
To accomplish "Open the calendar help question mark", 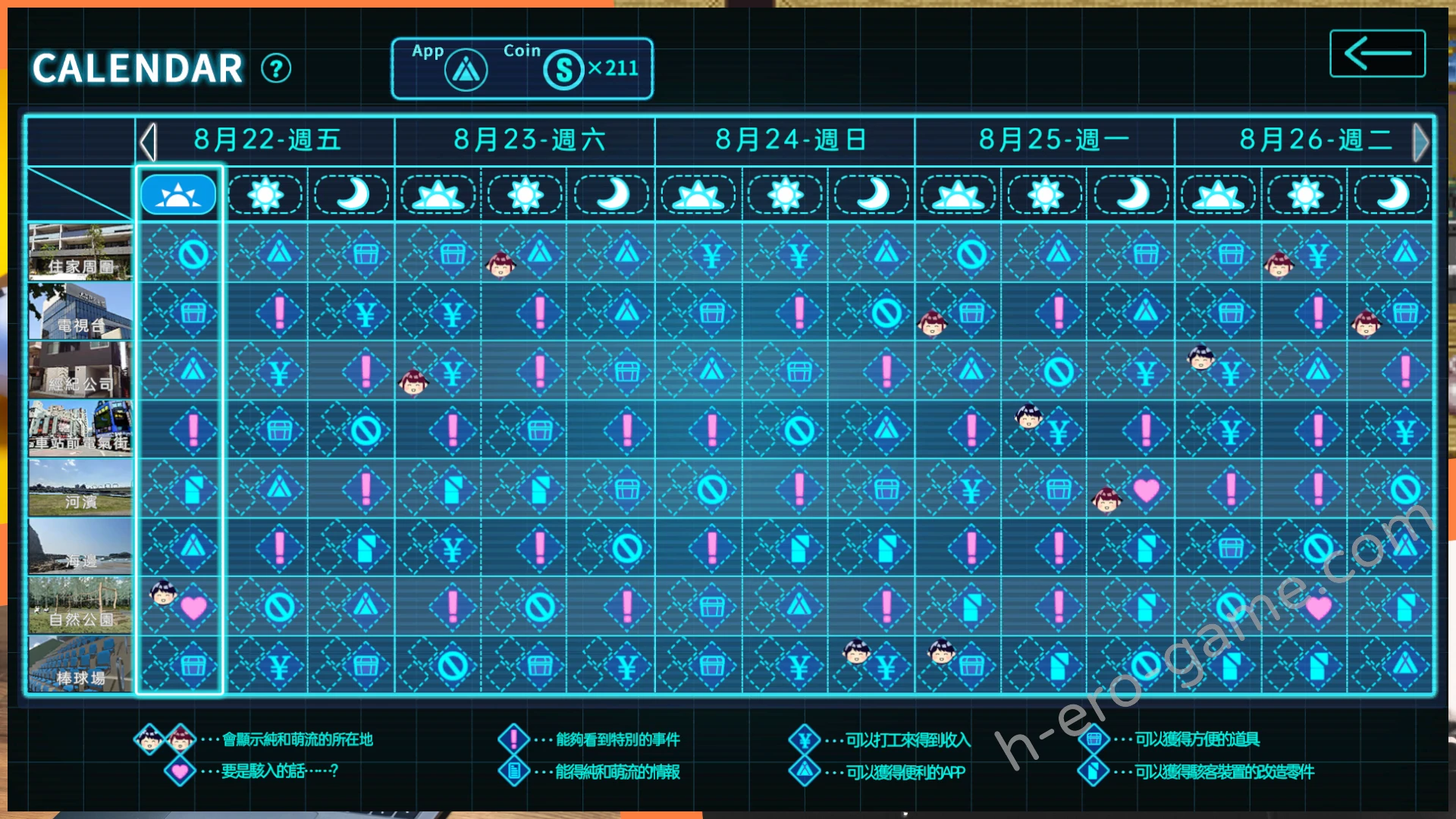I will pos(276,69).
